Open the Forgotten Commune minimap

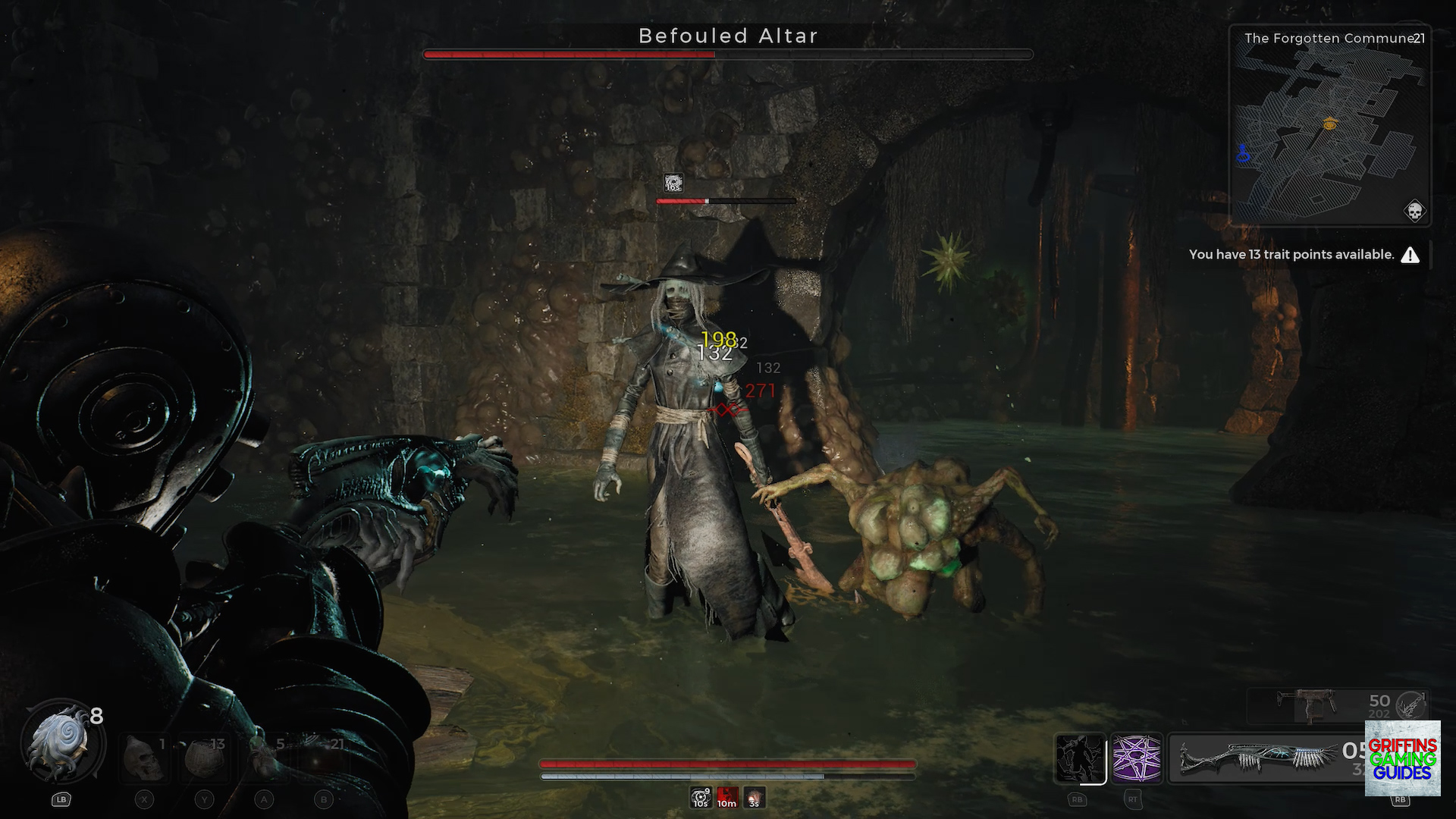point(1329,129)
